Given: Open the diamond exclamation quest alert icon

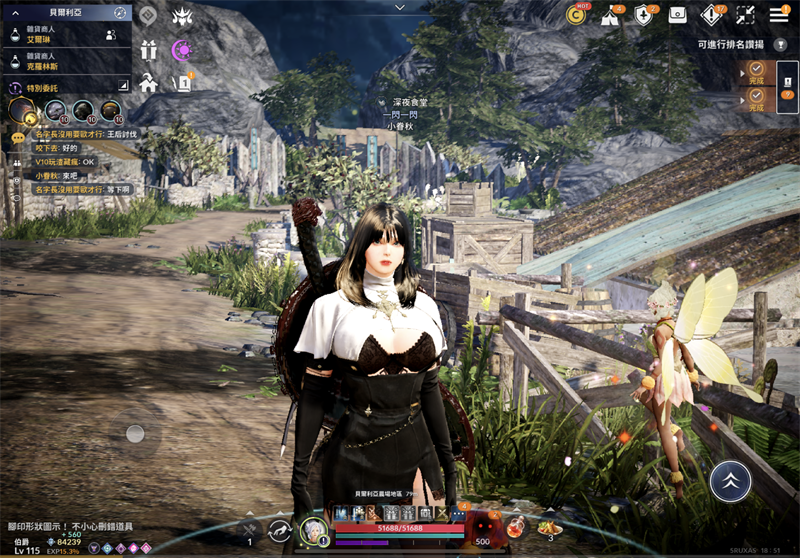Looking at the screenshot, I should coord(712,15).
